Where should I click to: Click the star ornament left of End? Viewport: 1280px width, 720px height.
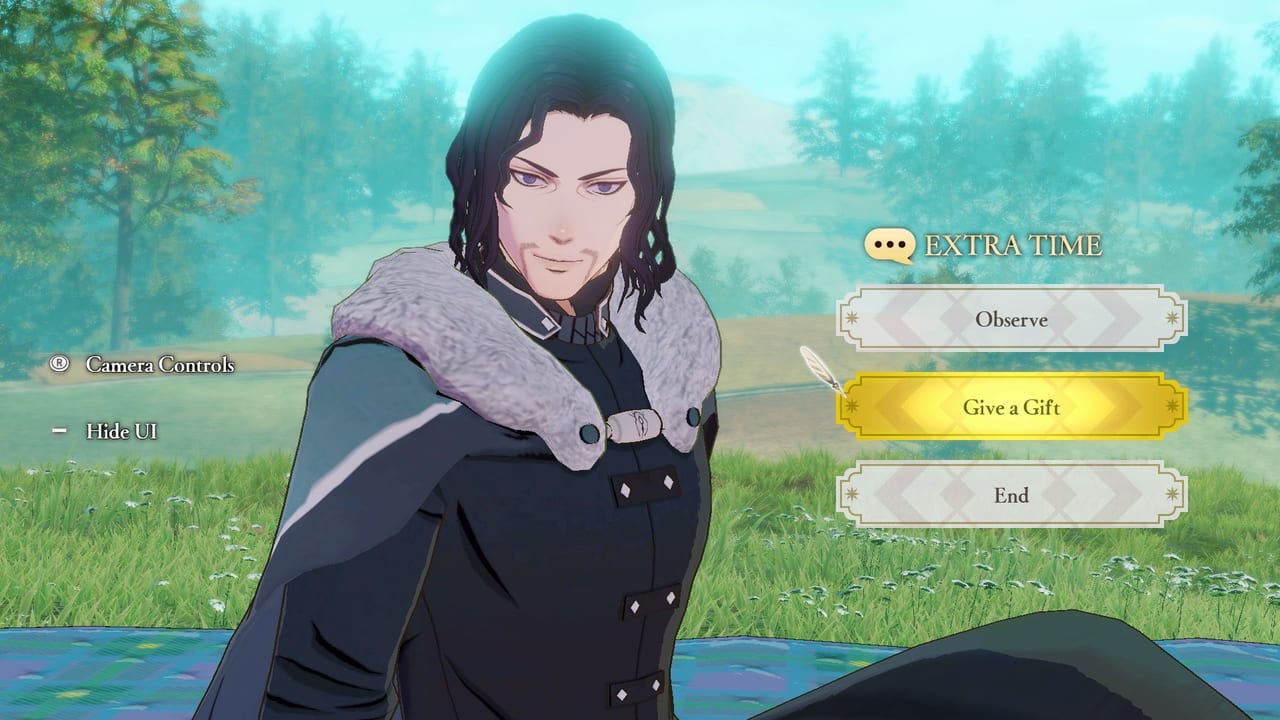click(x=852, y=496)
